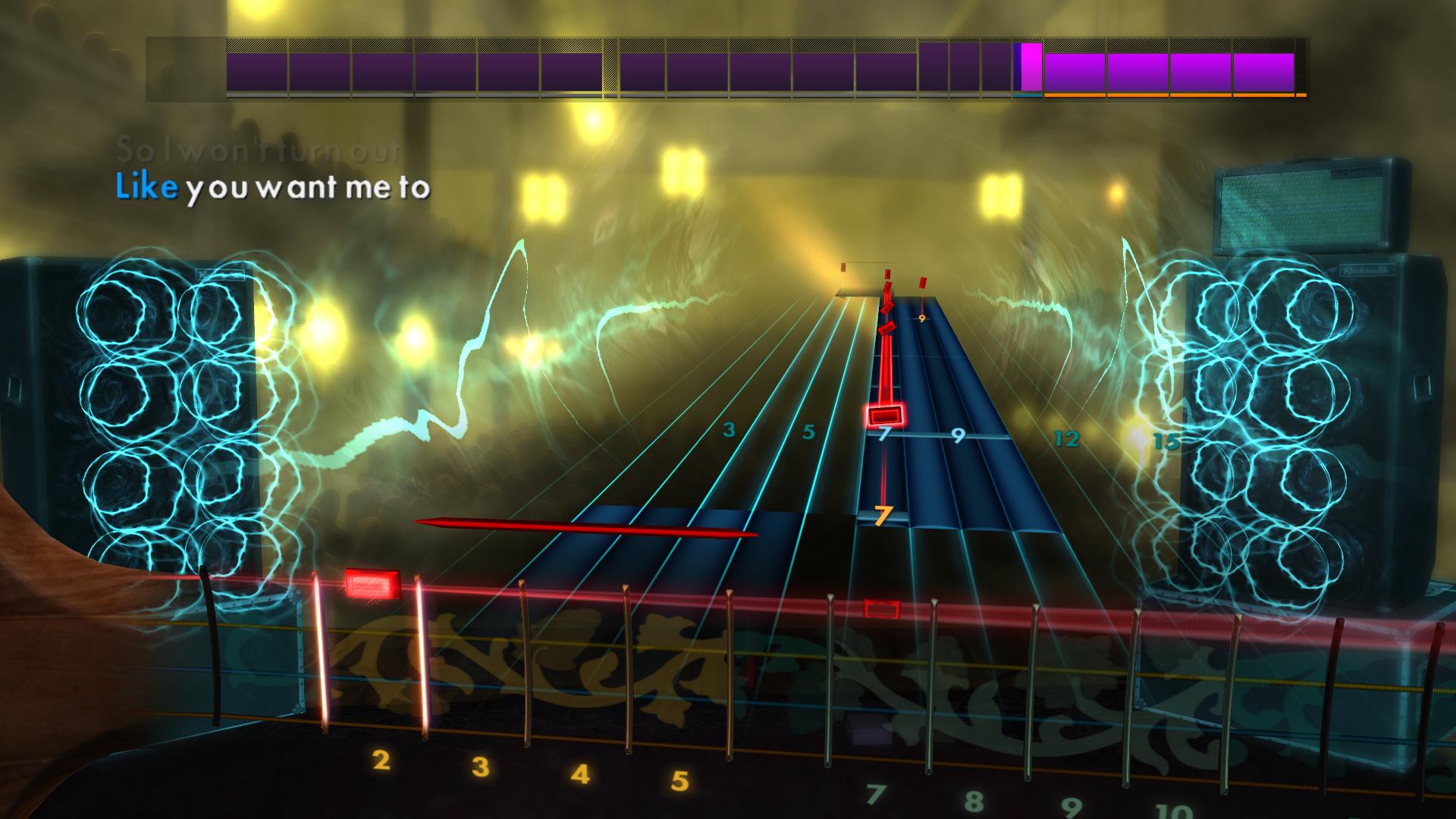Select the lyric line 'Like you want me to'
1456x819 pixels.
pos(273,190)
